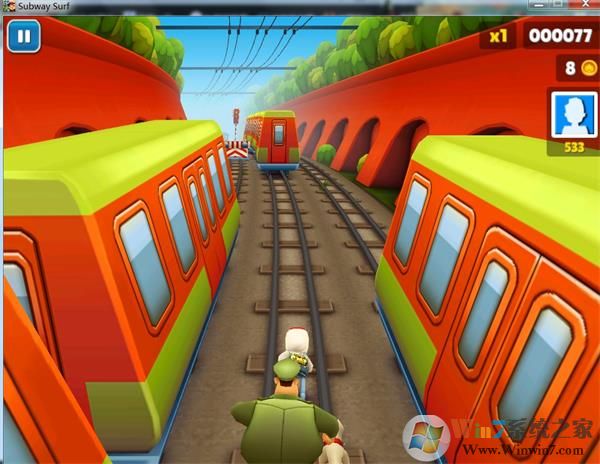Pause the game with the pause button
The image size is (600, 464).
22,37
